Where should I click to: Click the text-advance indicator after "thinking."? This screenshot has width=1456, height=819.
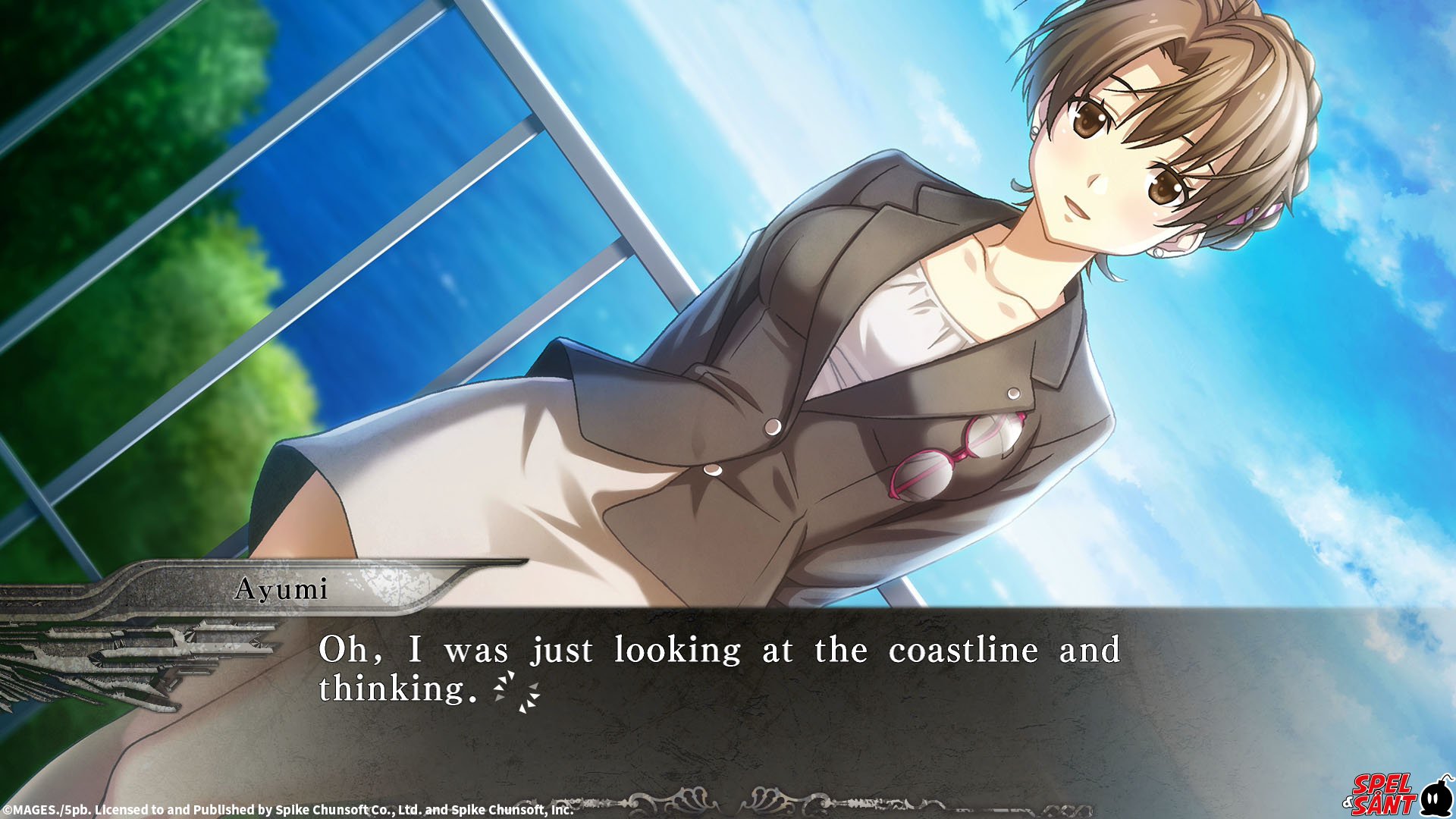coord(516,692)
